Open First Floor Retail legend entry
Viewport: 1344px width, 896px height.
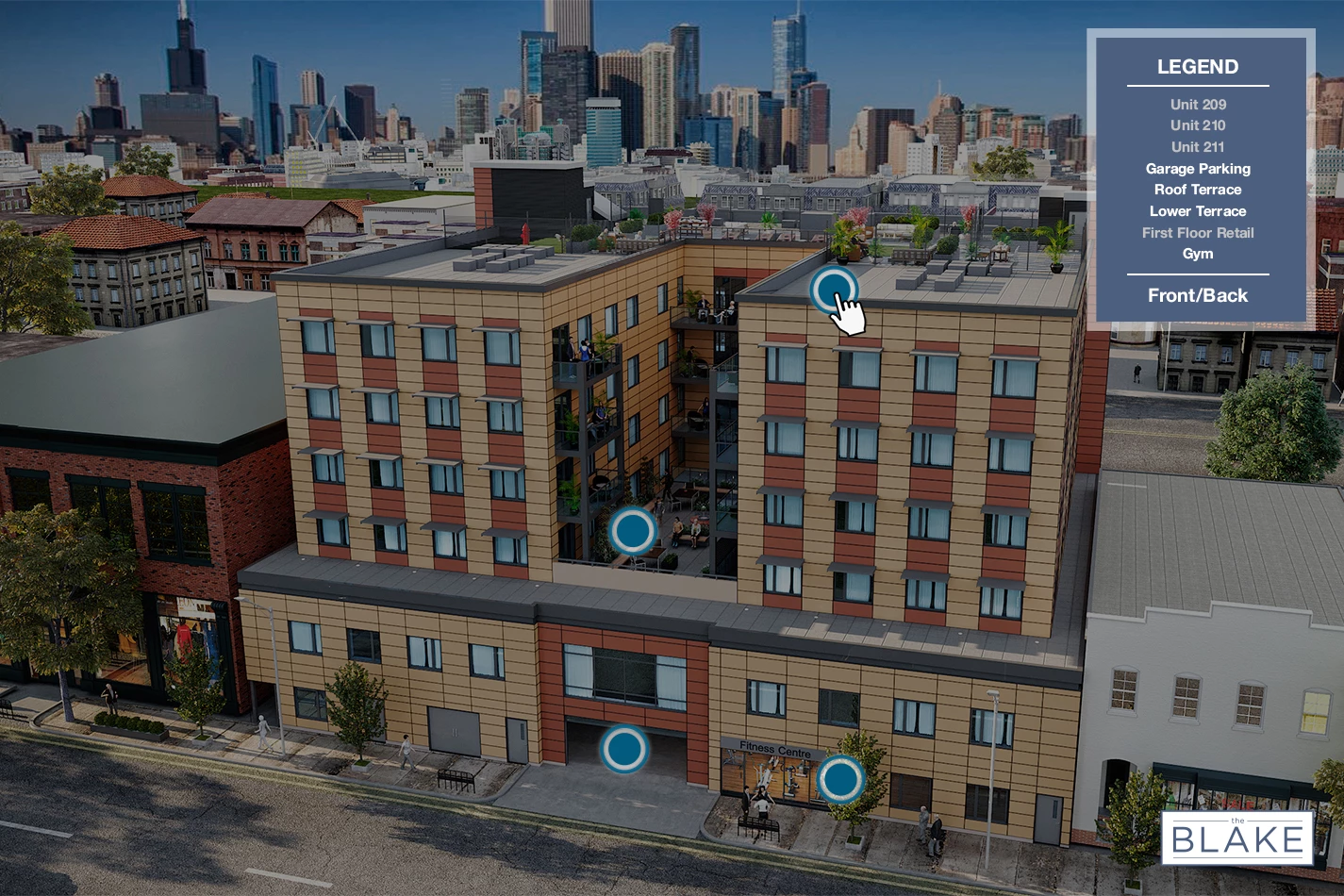(1198, 233)
